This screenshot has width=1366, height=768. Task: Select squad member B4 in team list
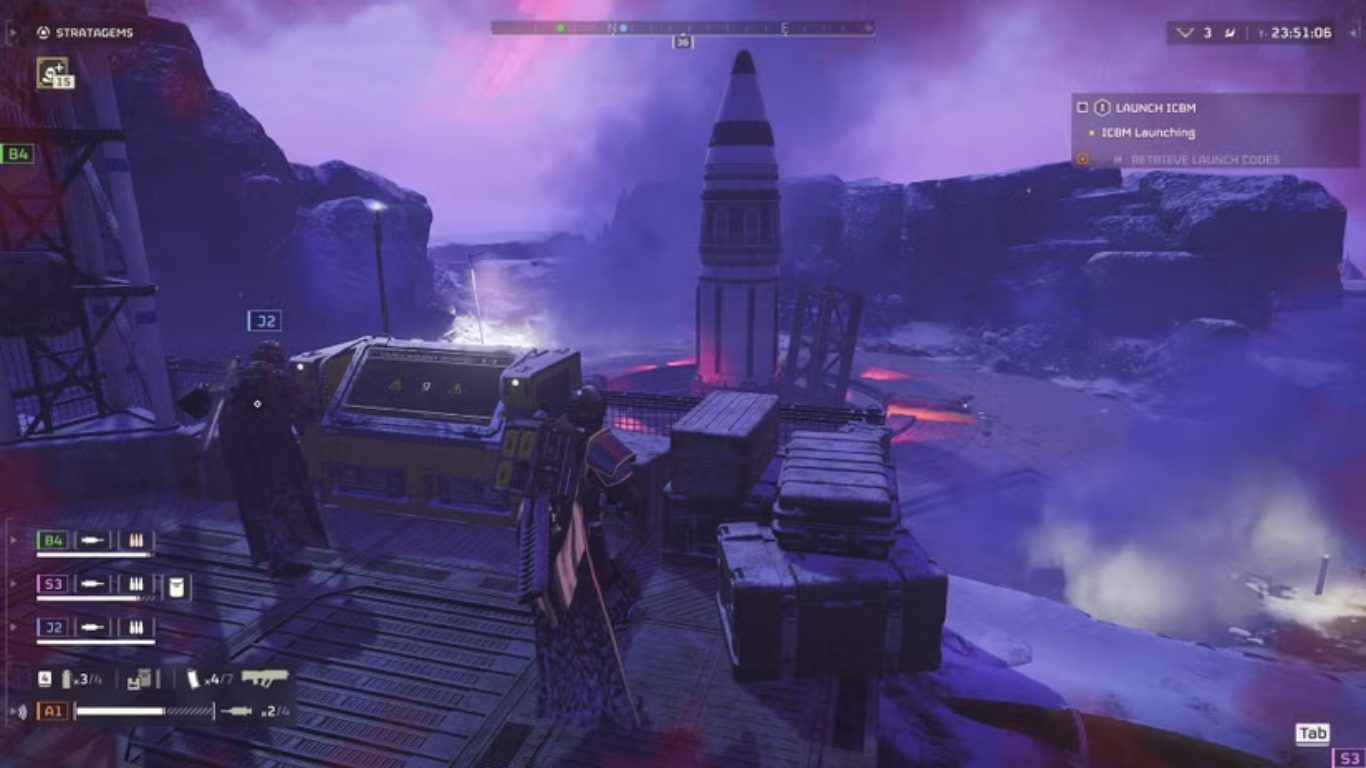pos(52,541)
